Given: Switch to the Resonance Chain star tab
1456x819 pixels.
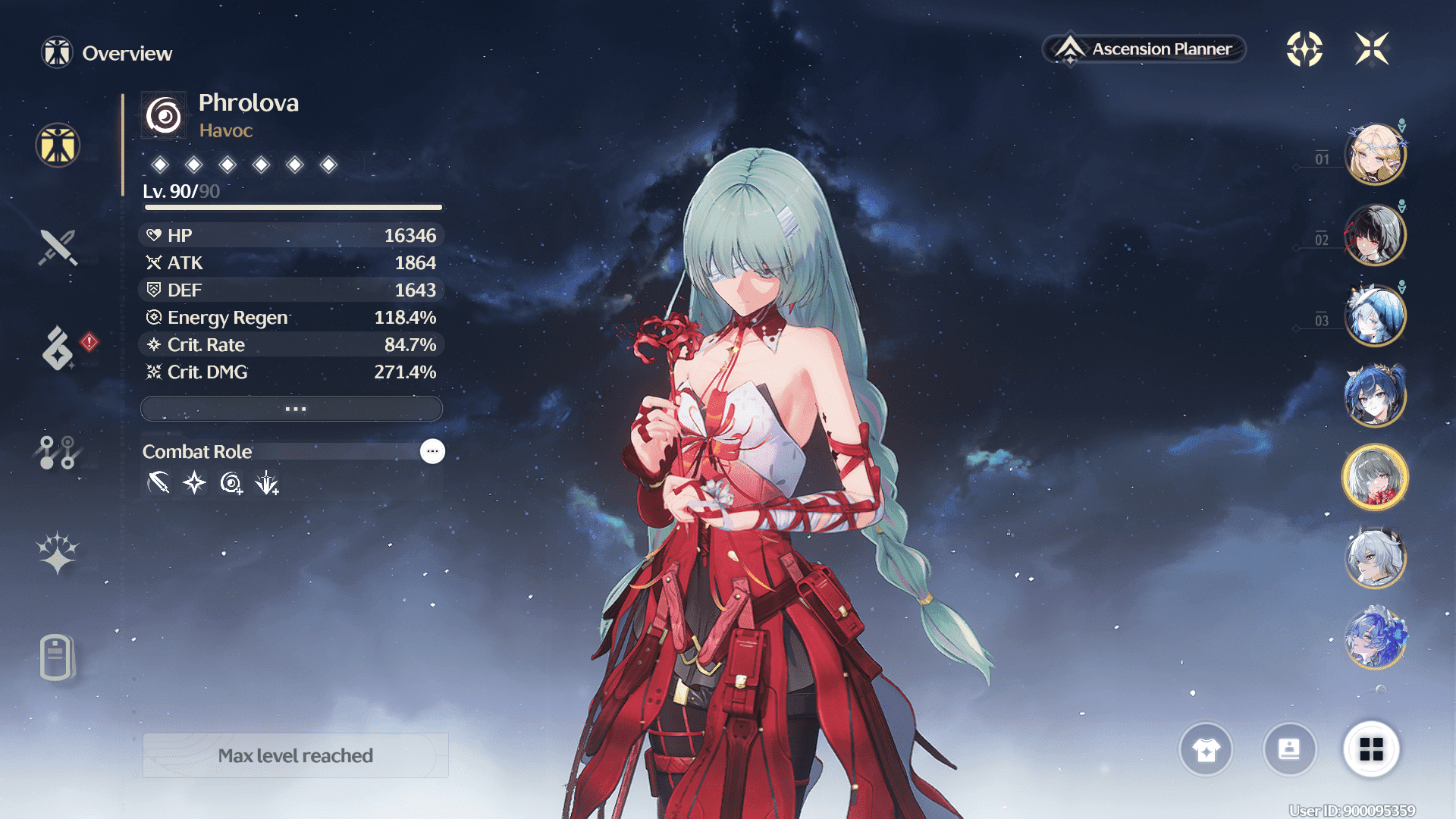Looking at the screenshot, I should point(58,553).
